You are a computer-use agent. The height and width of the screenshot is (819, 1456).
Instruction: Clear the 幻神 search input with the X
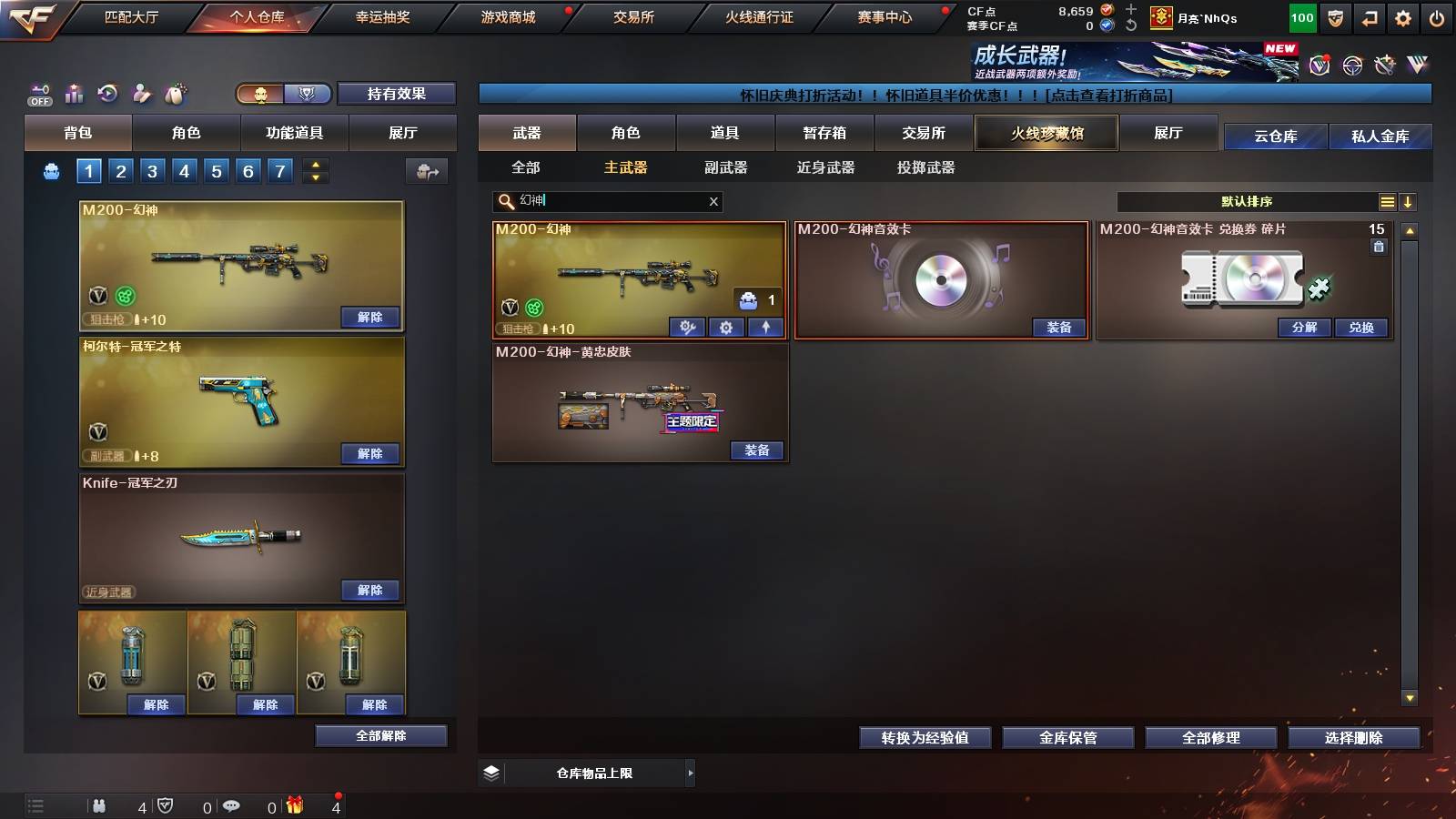click(x=714, y=201)
